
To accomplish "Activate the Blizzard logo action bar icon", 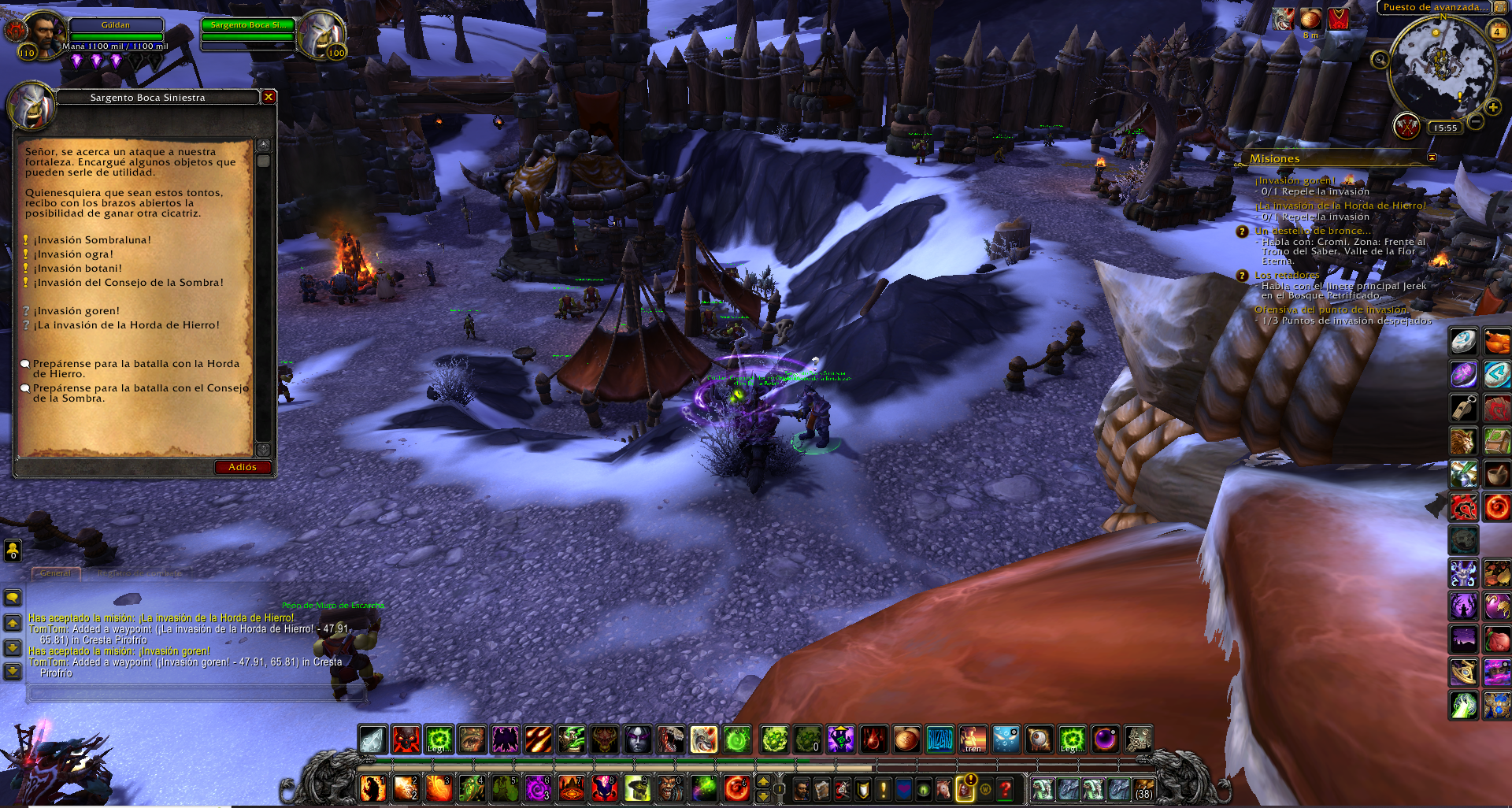I will [x=939, y=739].
